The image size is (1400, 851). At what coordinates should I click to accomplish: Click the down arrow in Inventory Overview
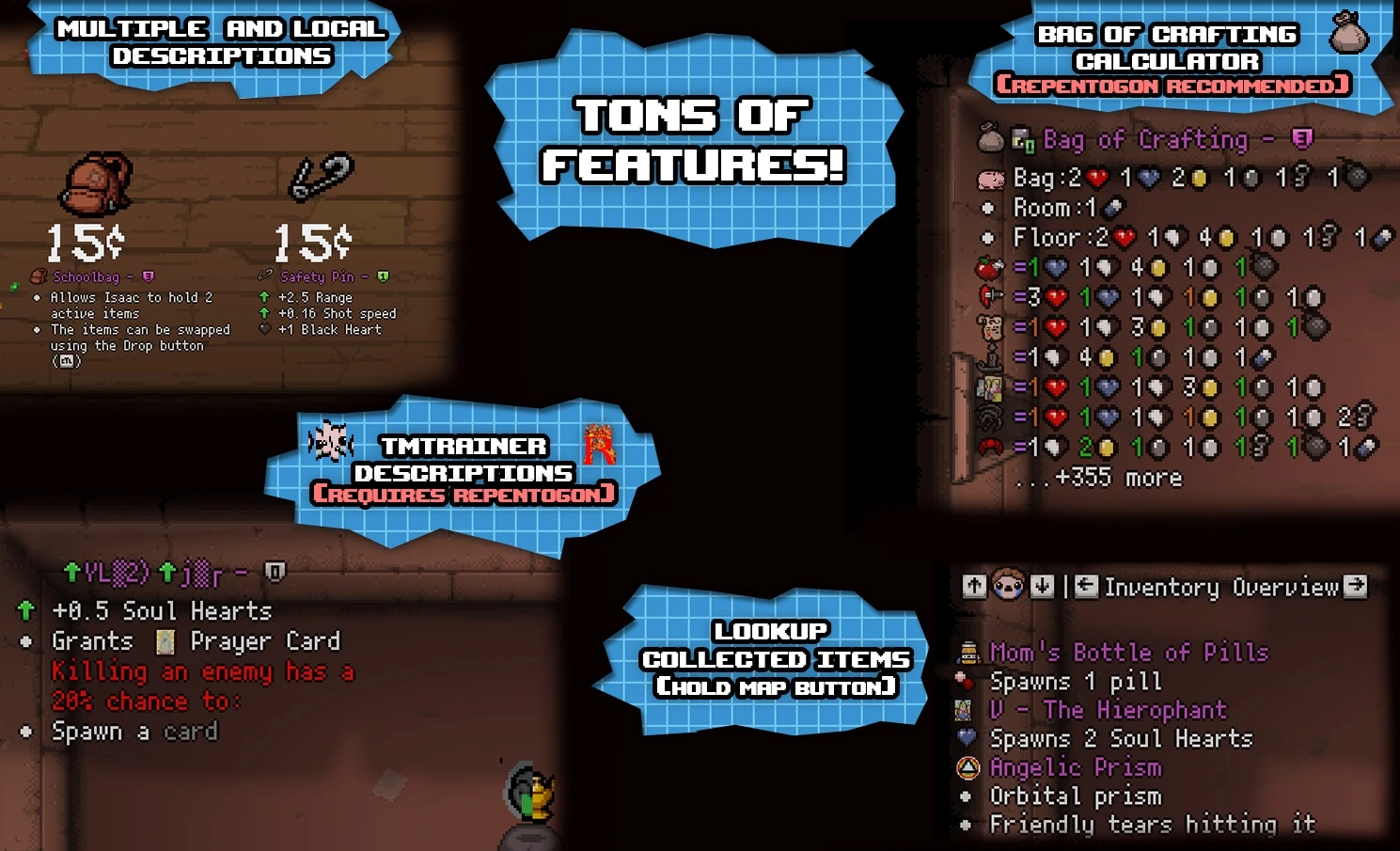(1041, 586)
